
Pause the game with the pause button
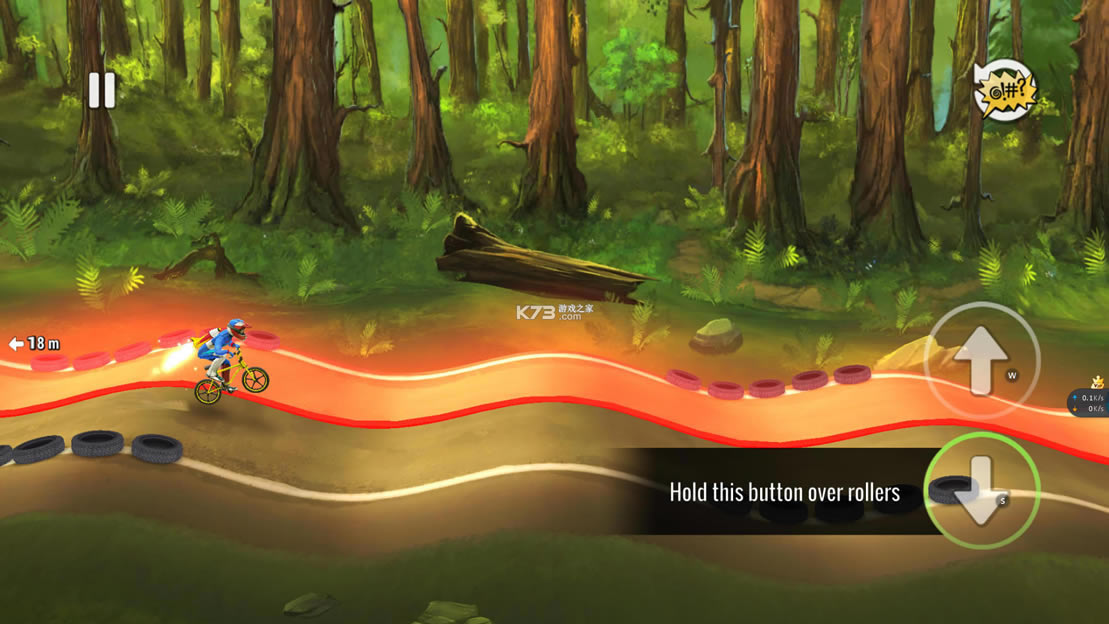pyautogui.click(x=101, y=90)
